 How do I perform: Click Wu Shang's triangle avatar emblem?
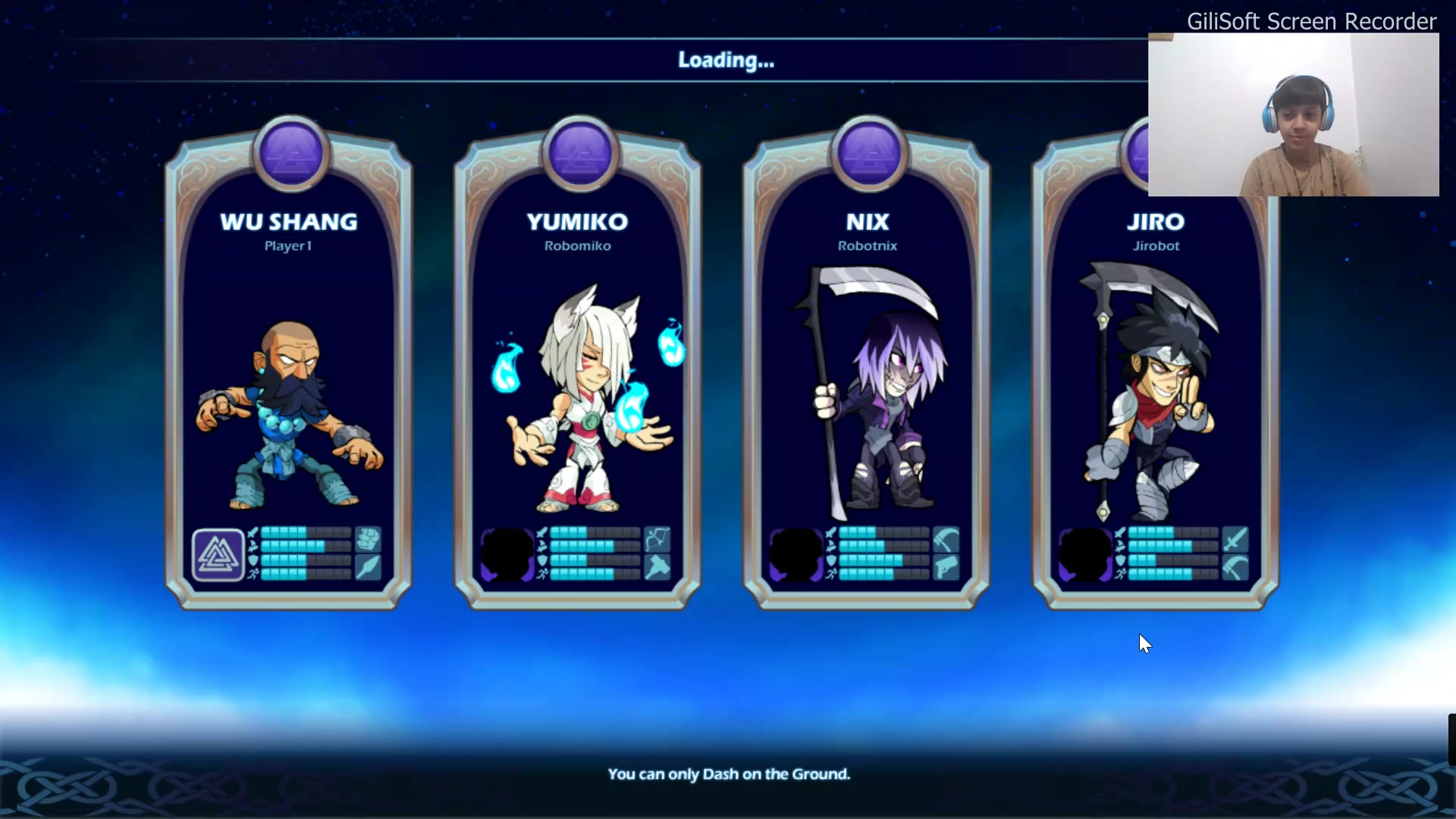(x=218, y=555)
